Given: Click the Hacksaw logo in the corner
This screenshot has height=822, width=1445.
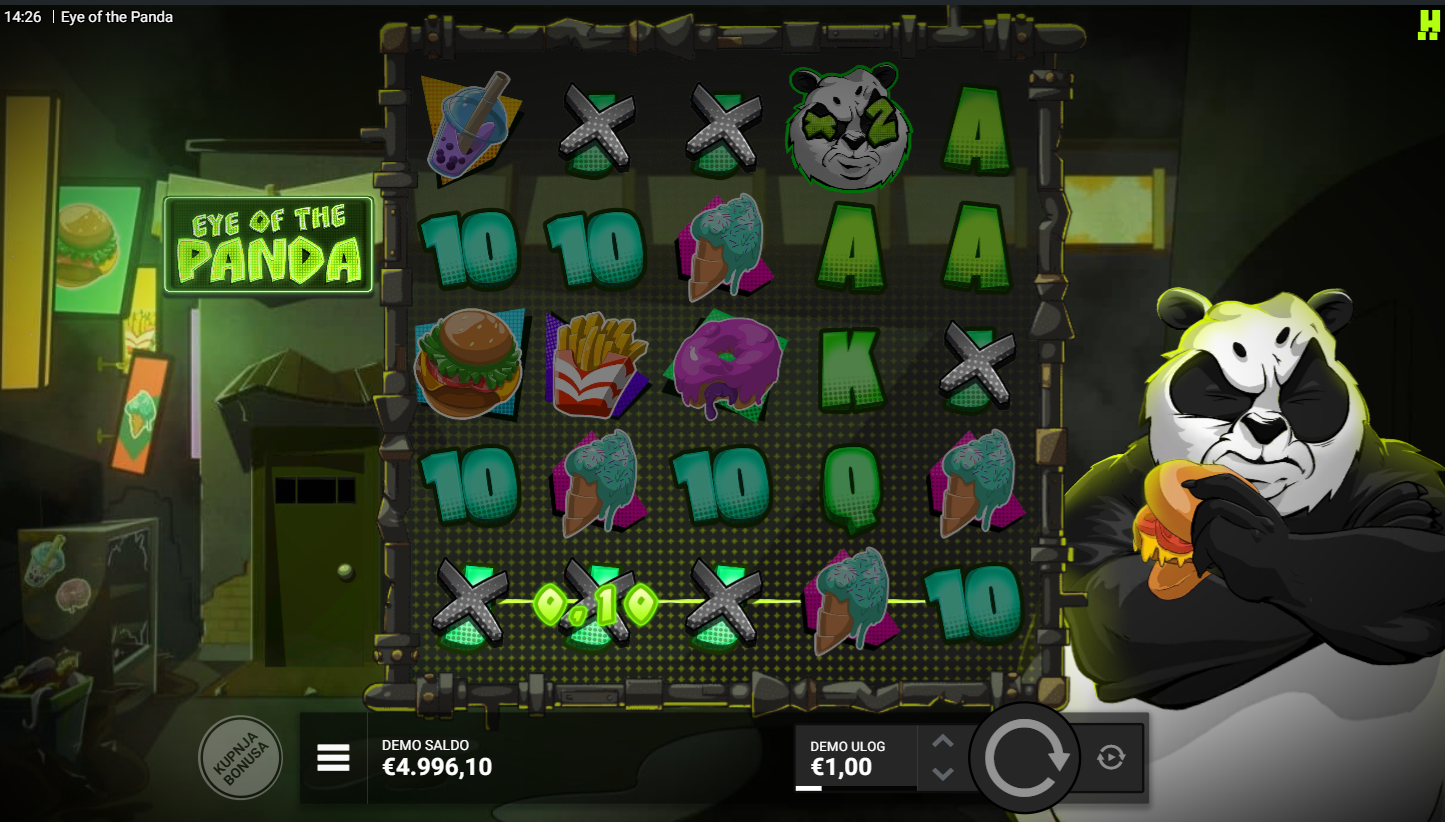Looking at the screenshot, I should pyautogui.click(x=1428, y=24).
